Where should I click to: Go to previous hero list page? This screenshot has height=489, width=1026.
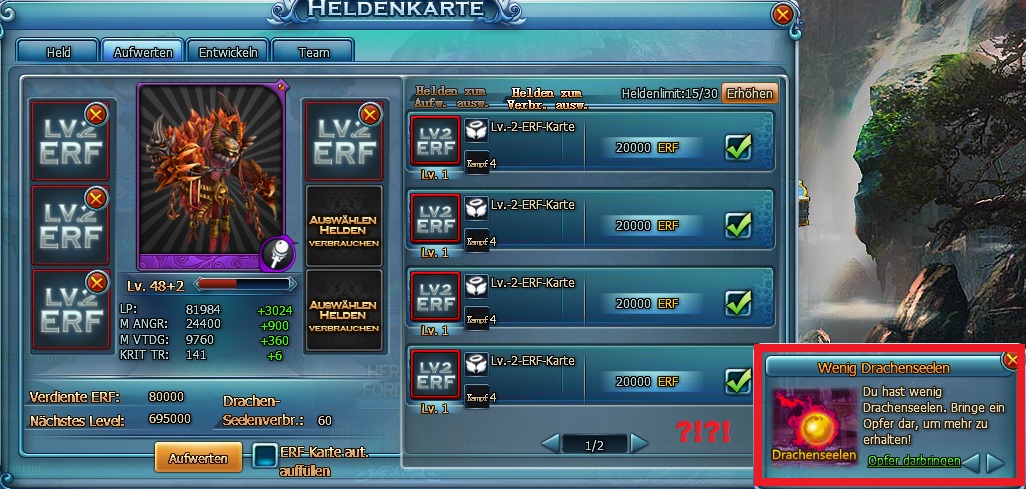coord(550,442)
